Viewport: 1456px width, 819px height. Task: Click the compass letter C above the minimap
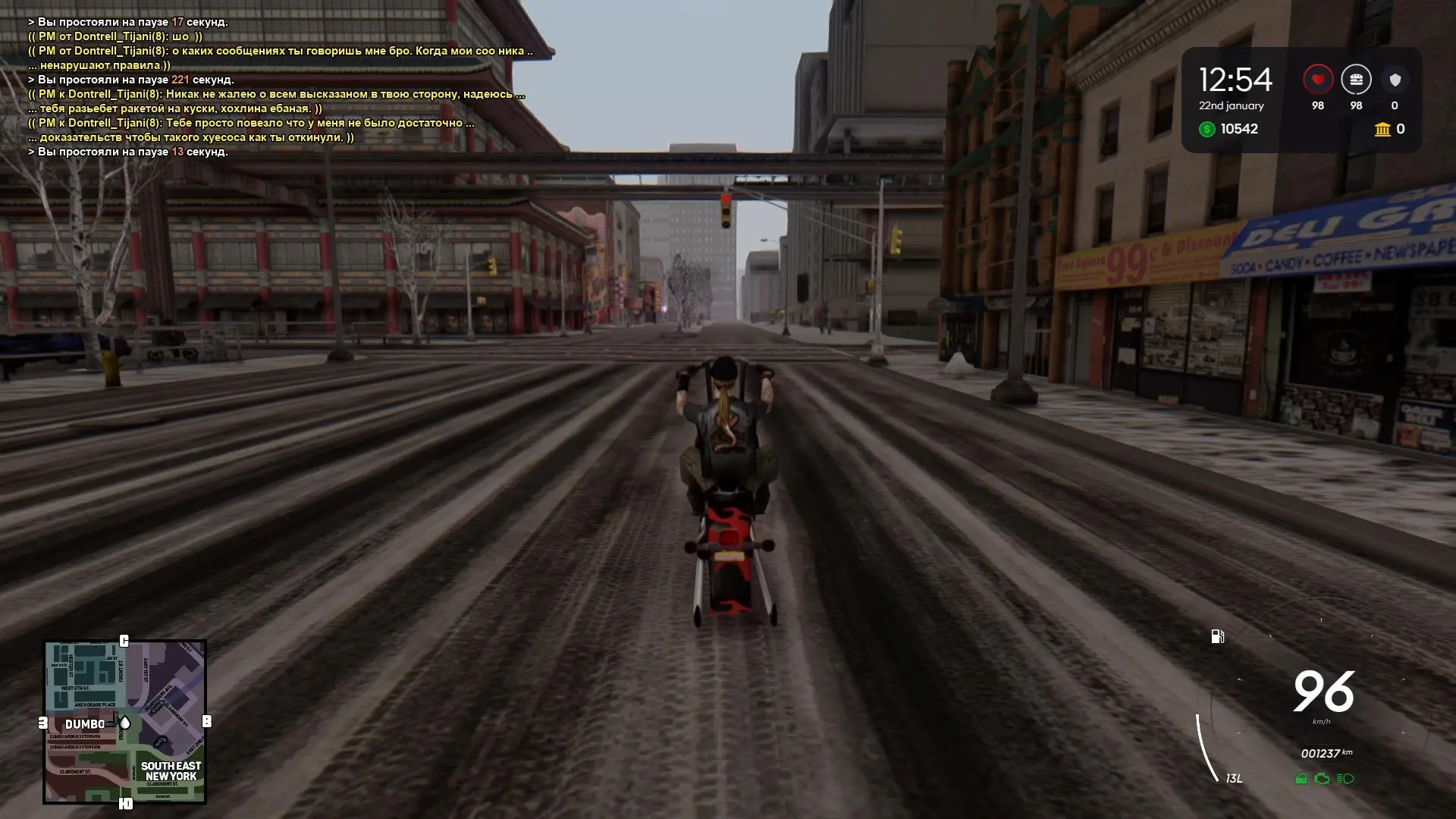(124, 639)
